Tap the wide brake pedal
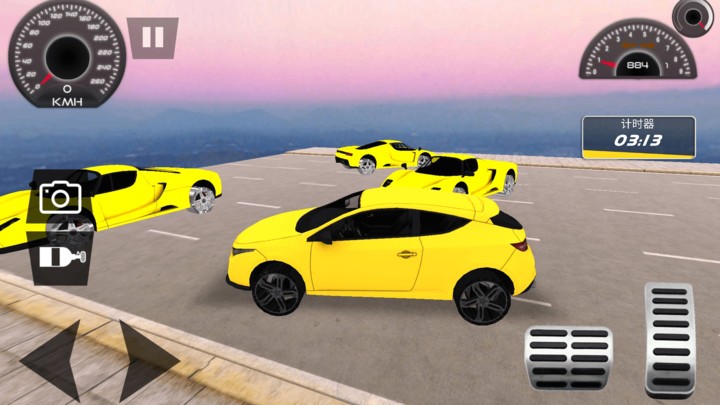The width and height of the screenshot is (720, 405). [568, 357]
